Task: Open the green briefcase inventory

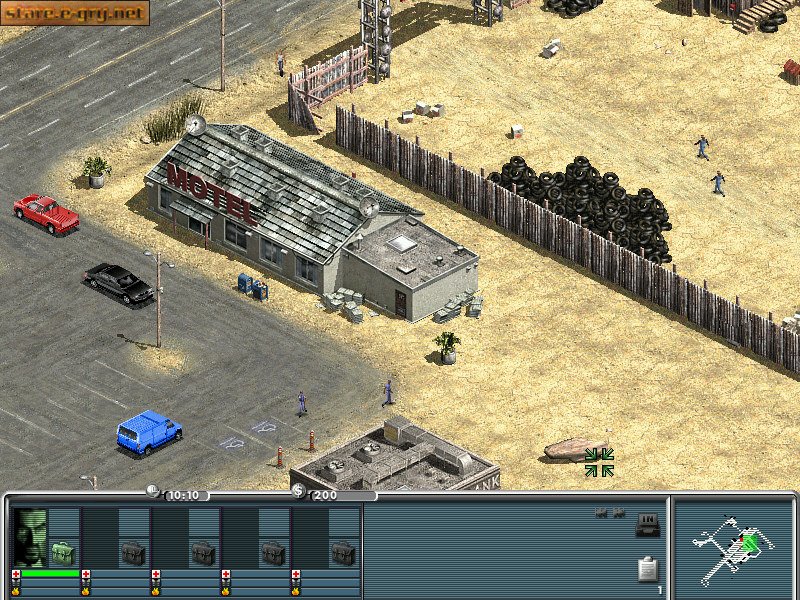Action: [x=63, y=552]
